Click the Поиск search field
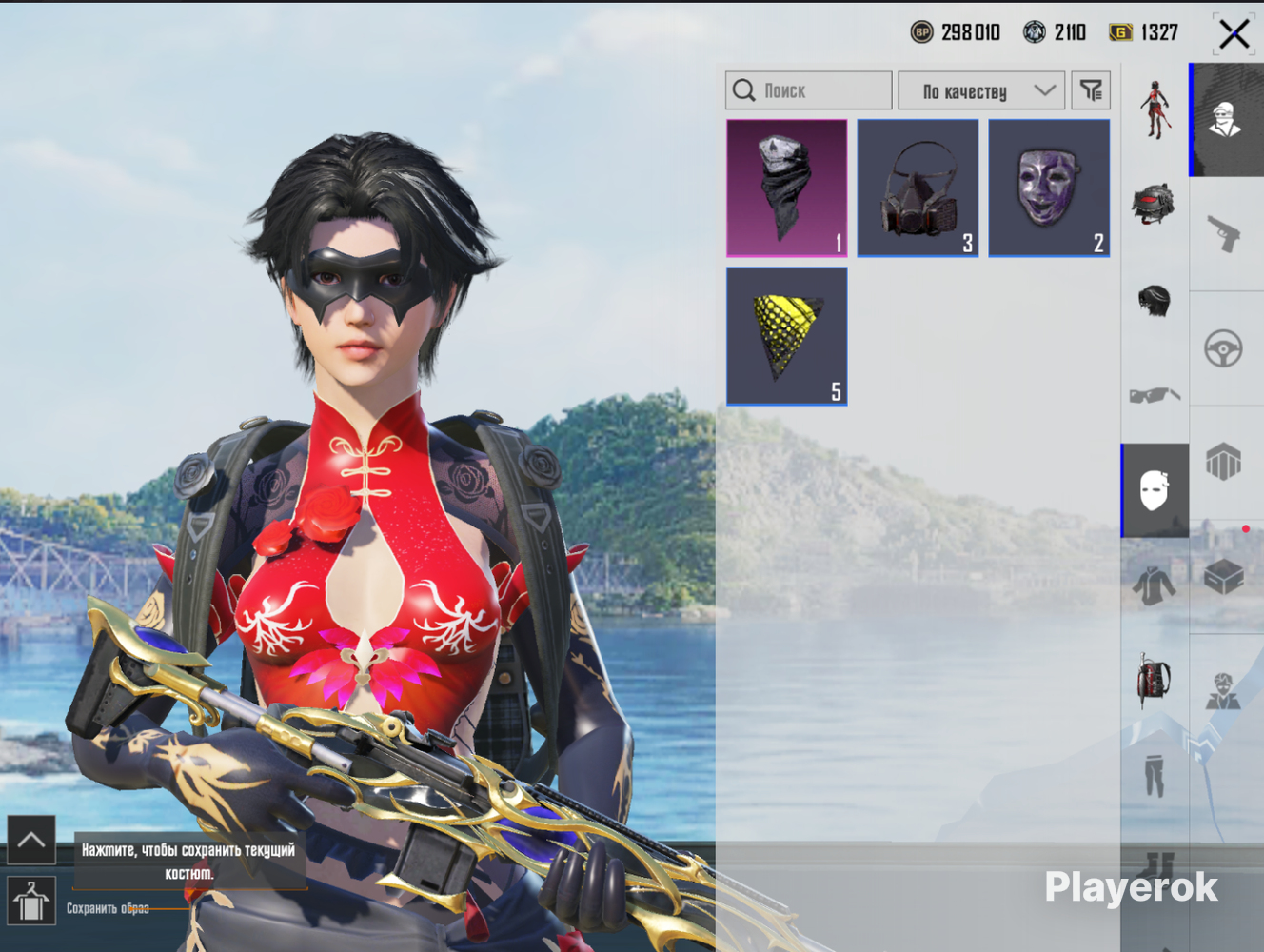This screenshot has height=952, width=1264. coord(809,90)
